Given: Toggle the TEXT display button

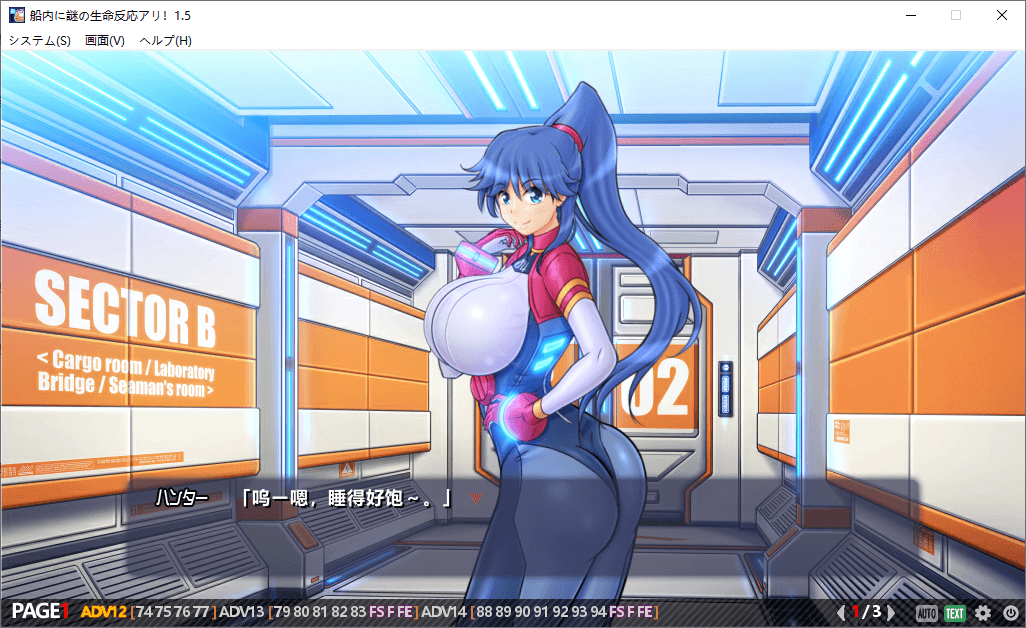Looking at the screenshot, I should tap(955, 612).
